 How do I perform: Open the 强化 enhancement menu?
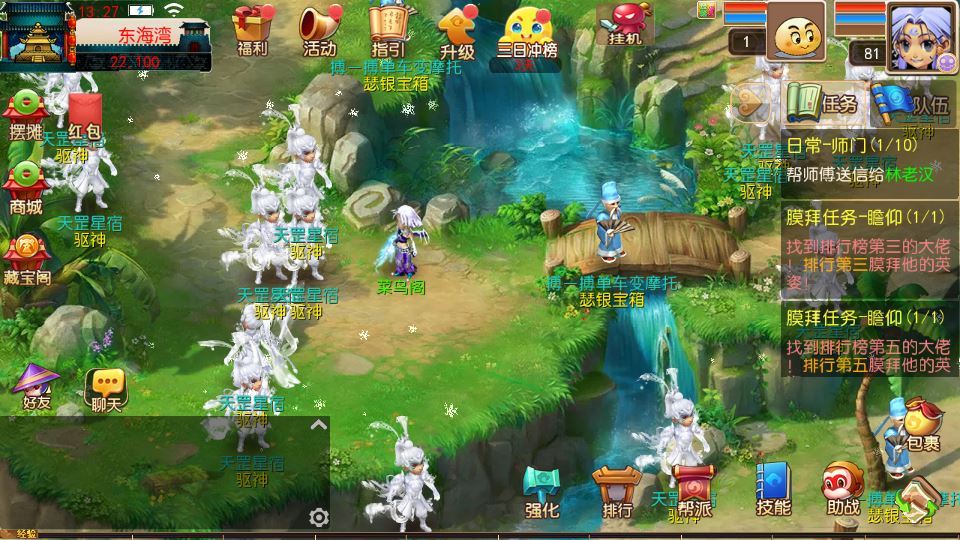542,490
